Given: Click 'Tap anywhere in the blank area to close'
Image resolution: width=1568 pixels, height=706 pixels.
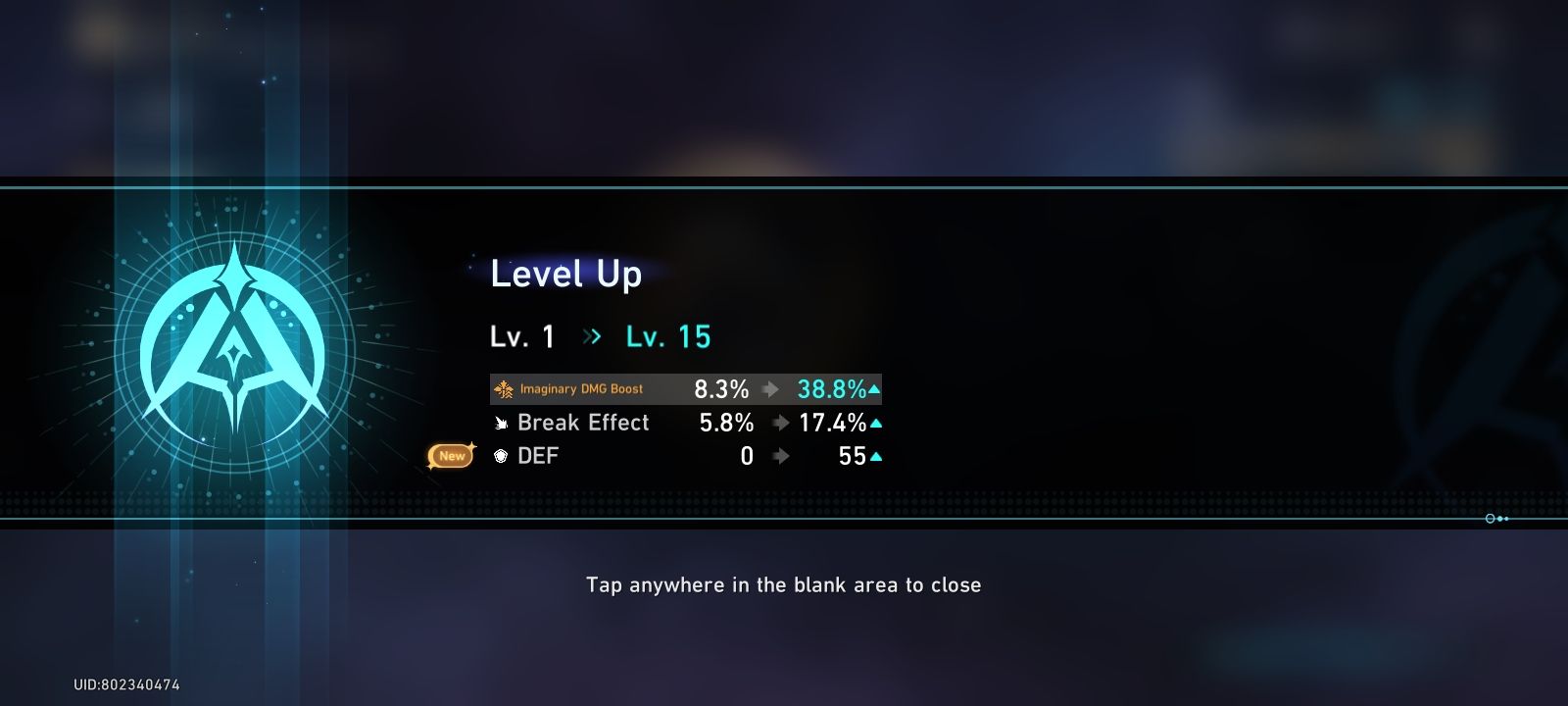Looking at the screenshot, I should point(784,584).
